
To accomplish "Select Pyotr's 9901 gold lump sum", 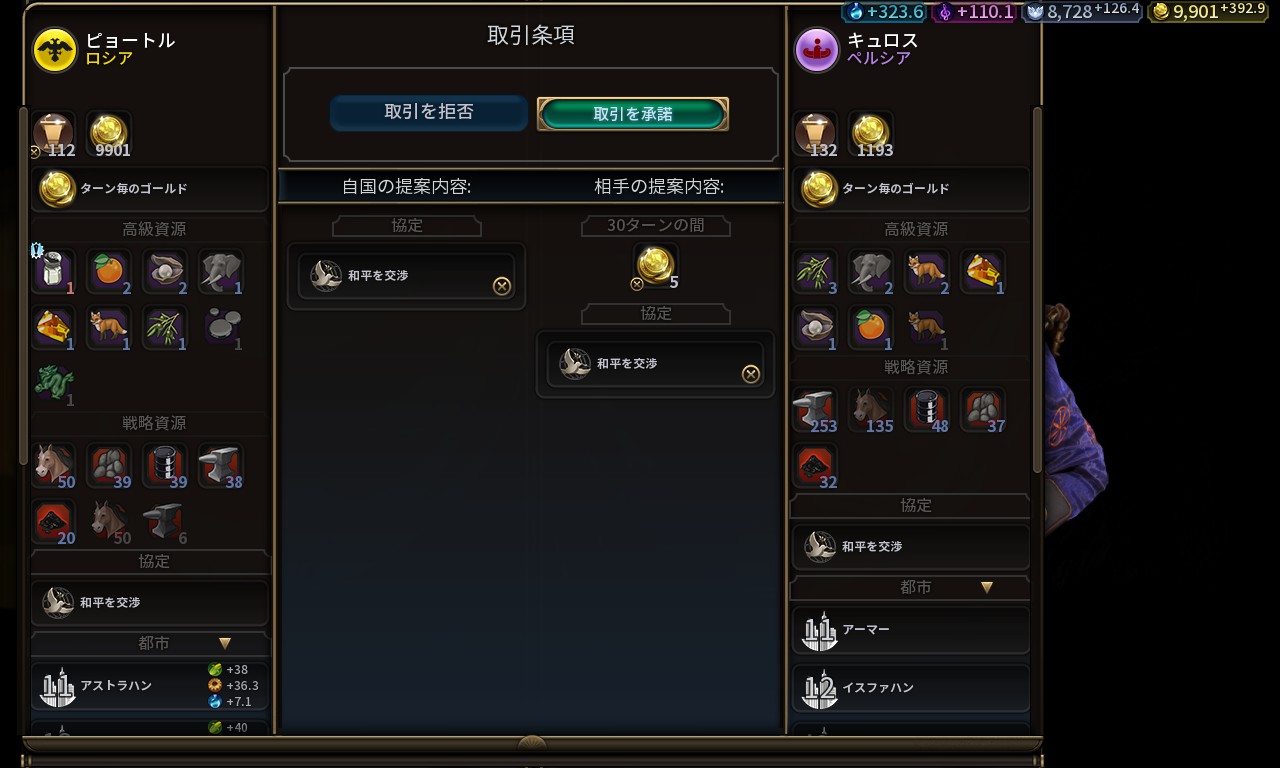I will pos(108,134).
